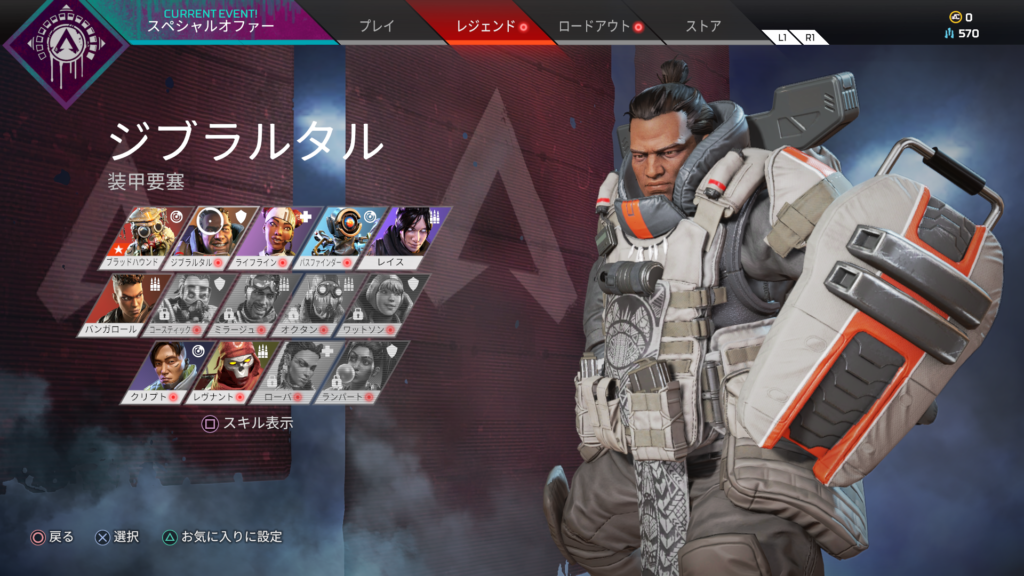Select the バンガロール (Bangalore) legend tile
This screenshot has height=576, width=1024.
(x=118, y=304)
